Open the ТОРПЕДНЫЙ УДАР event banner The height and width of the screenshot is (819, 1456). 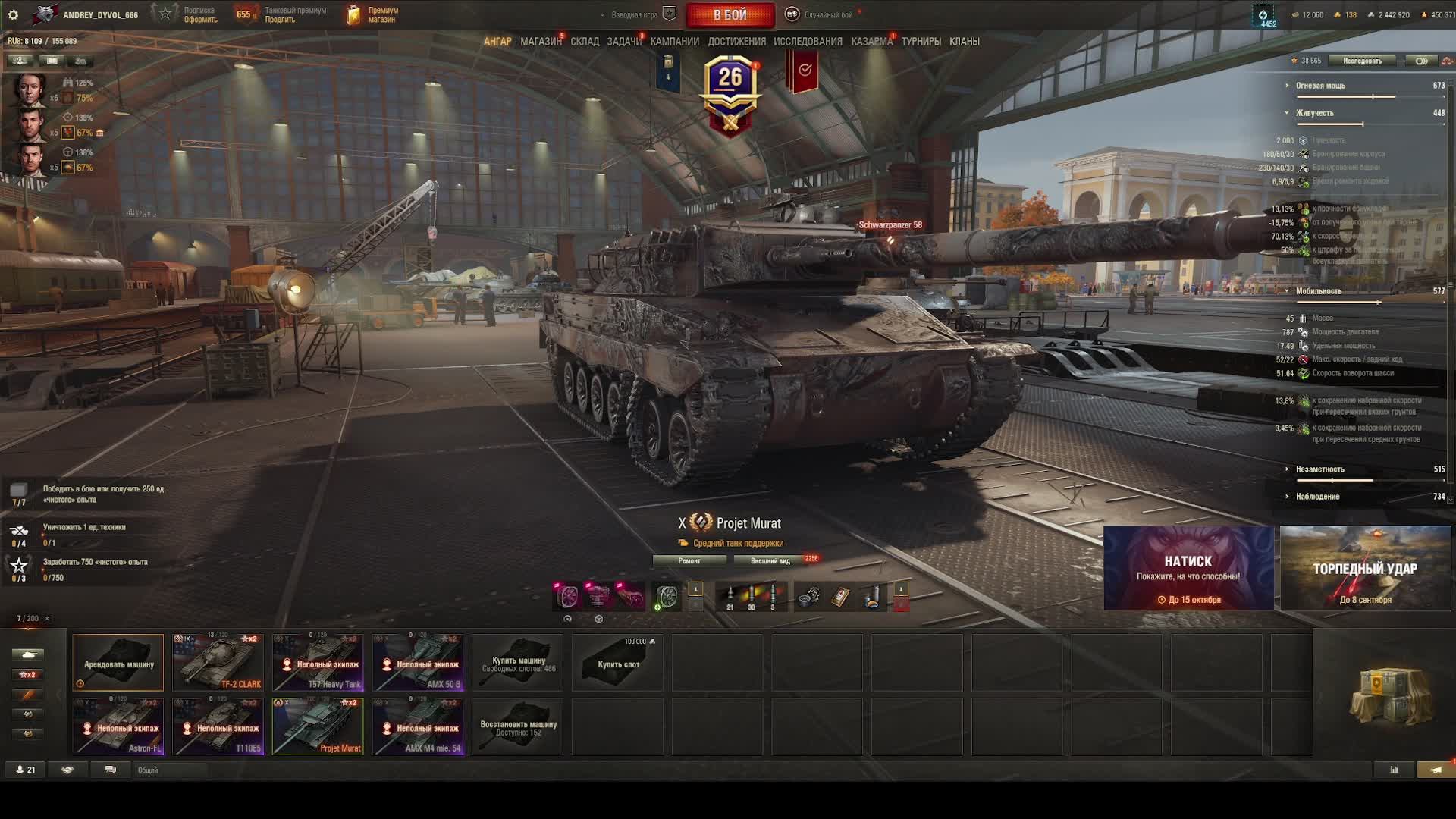1365,569
